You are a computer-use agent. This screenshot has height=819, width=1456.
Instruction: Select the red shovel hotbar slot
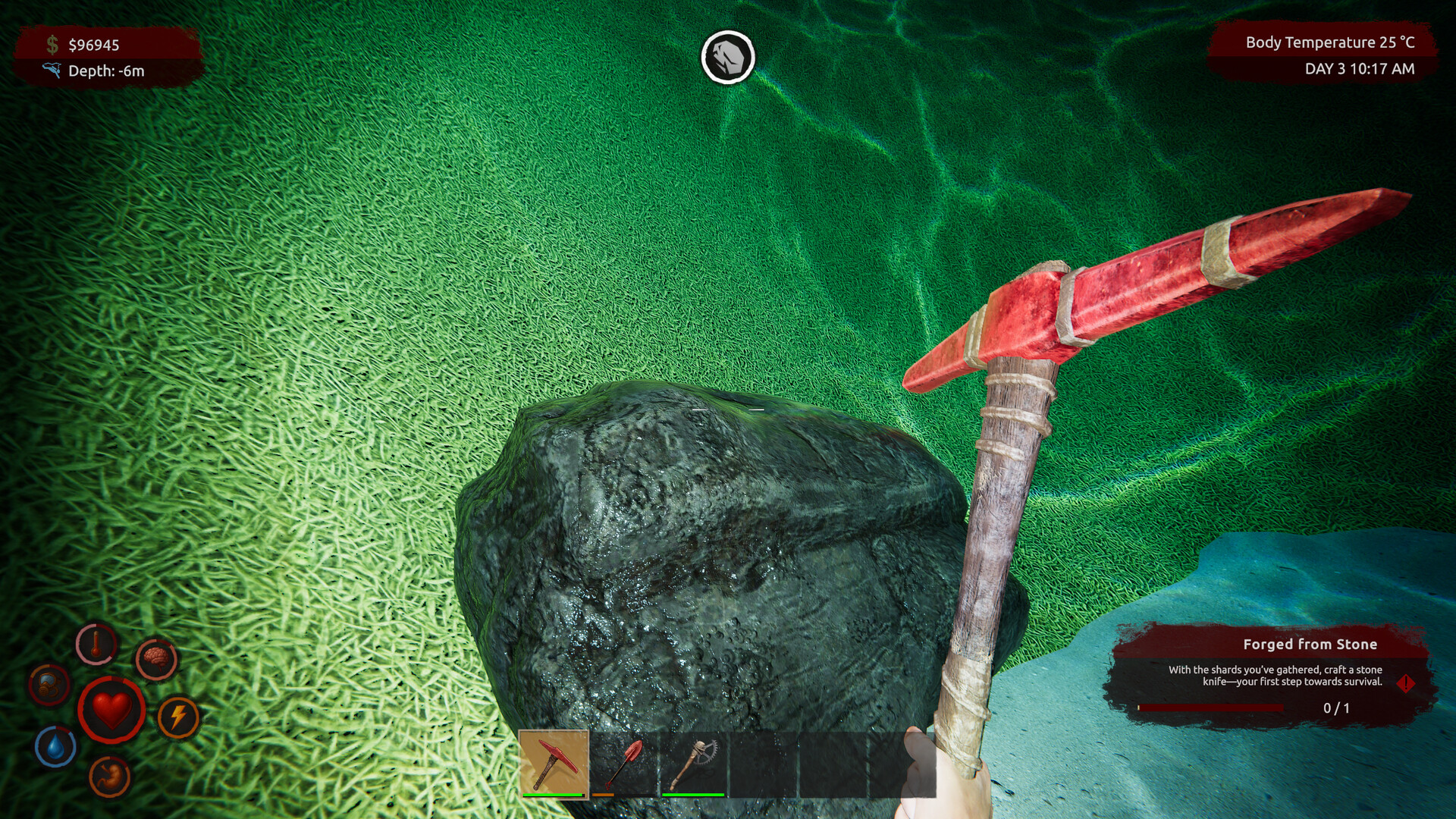click(x=623, y=764)
